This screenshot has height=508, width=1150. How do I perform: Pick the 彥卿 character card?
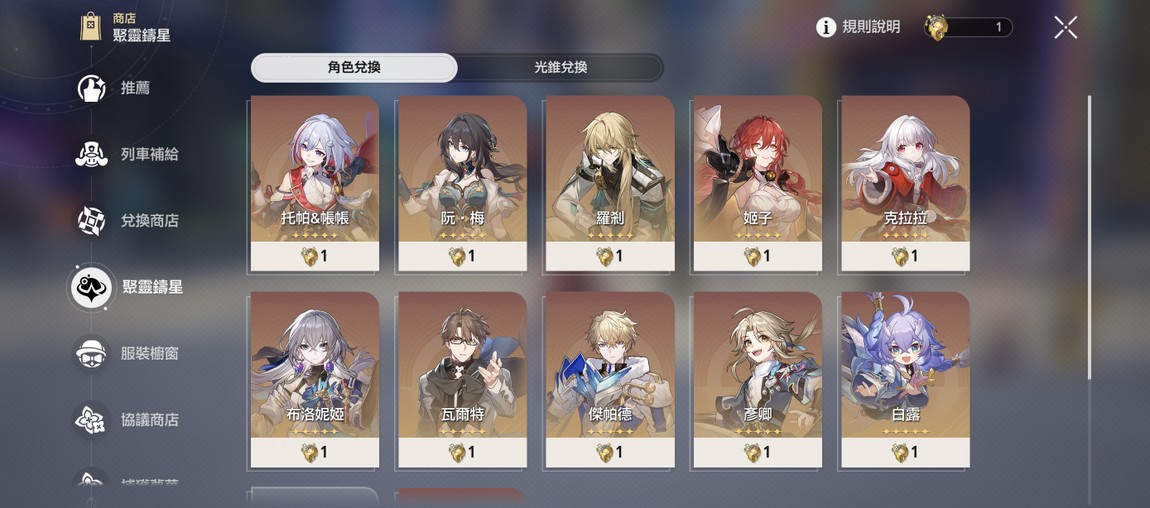(x=757, y=379)
